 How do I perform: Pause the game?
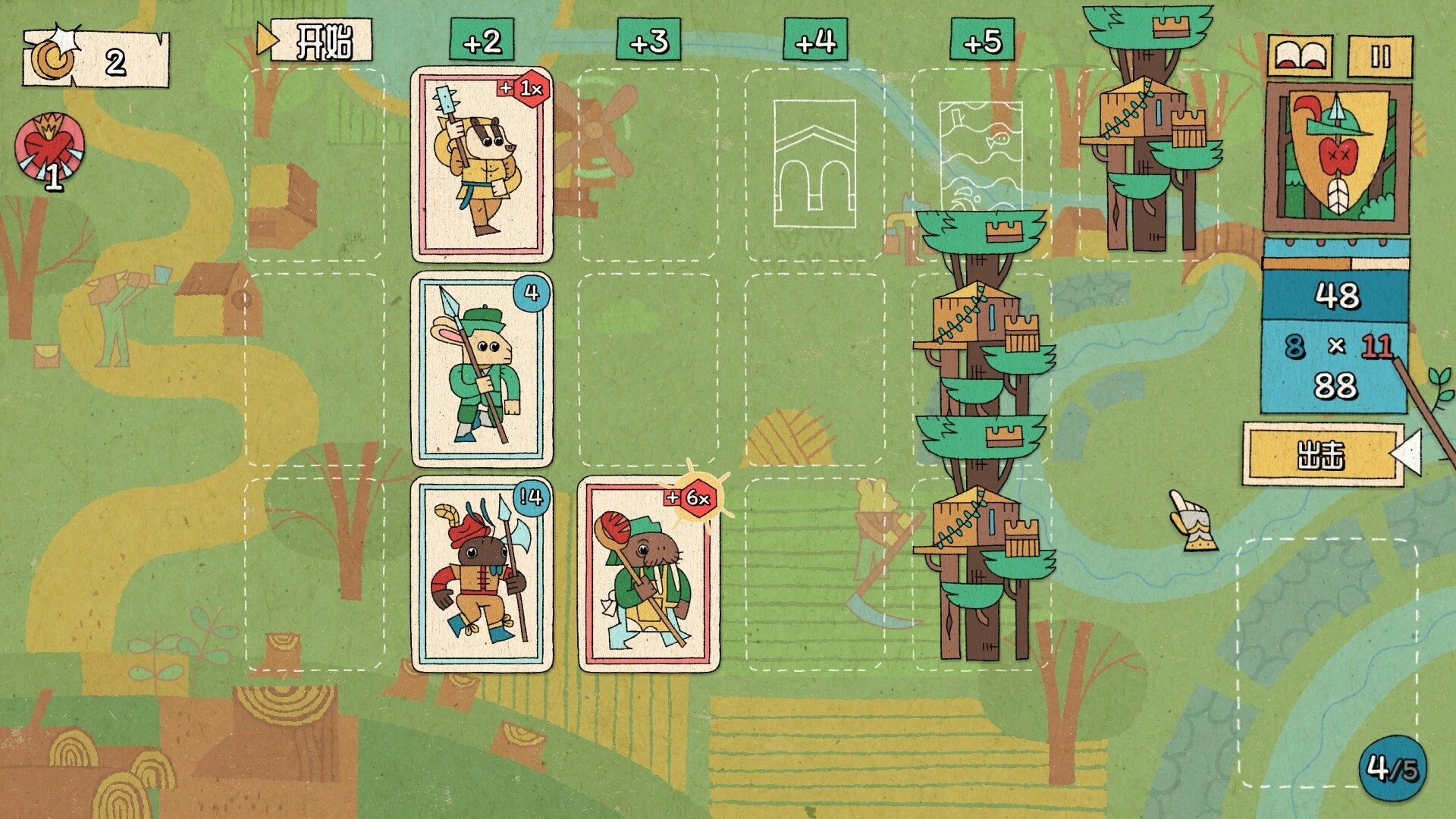click(1380, 56)
